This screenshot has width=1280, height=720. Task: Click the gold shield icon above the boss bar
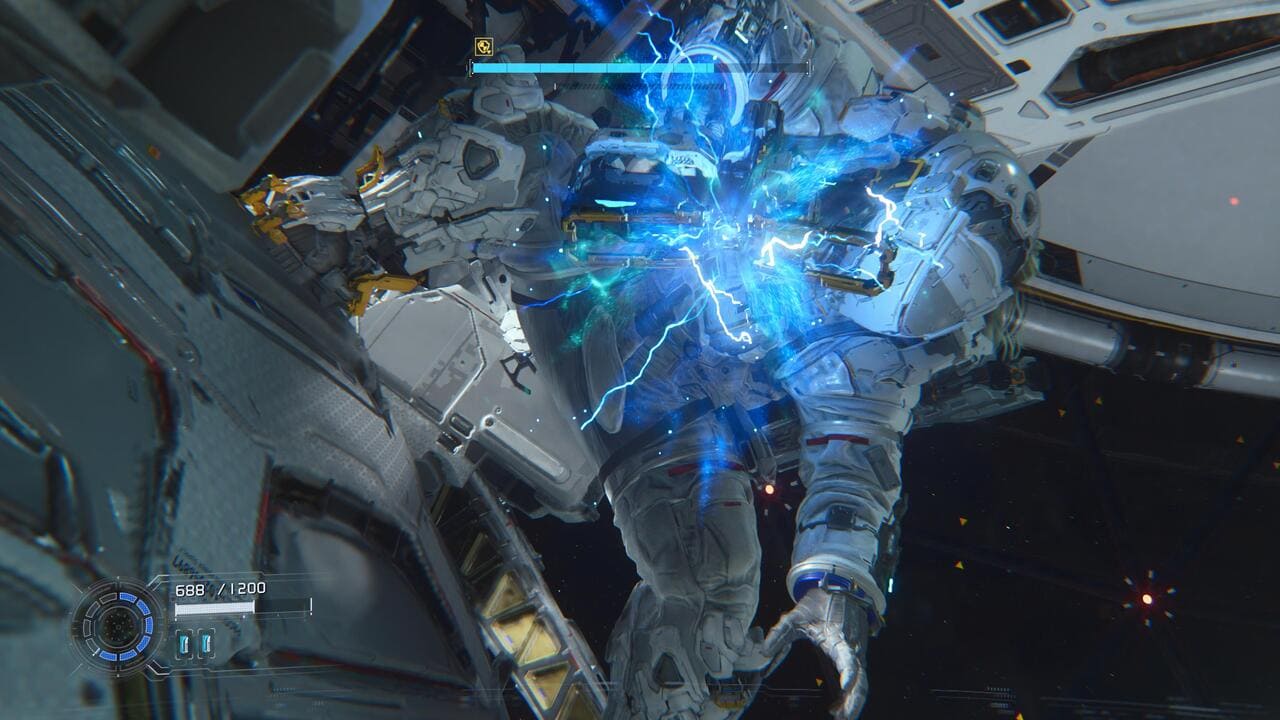(482, 46)
